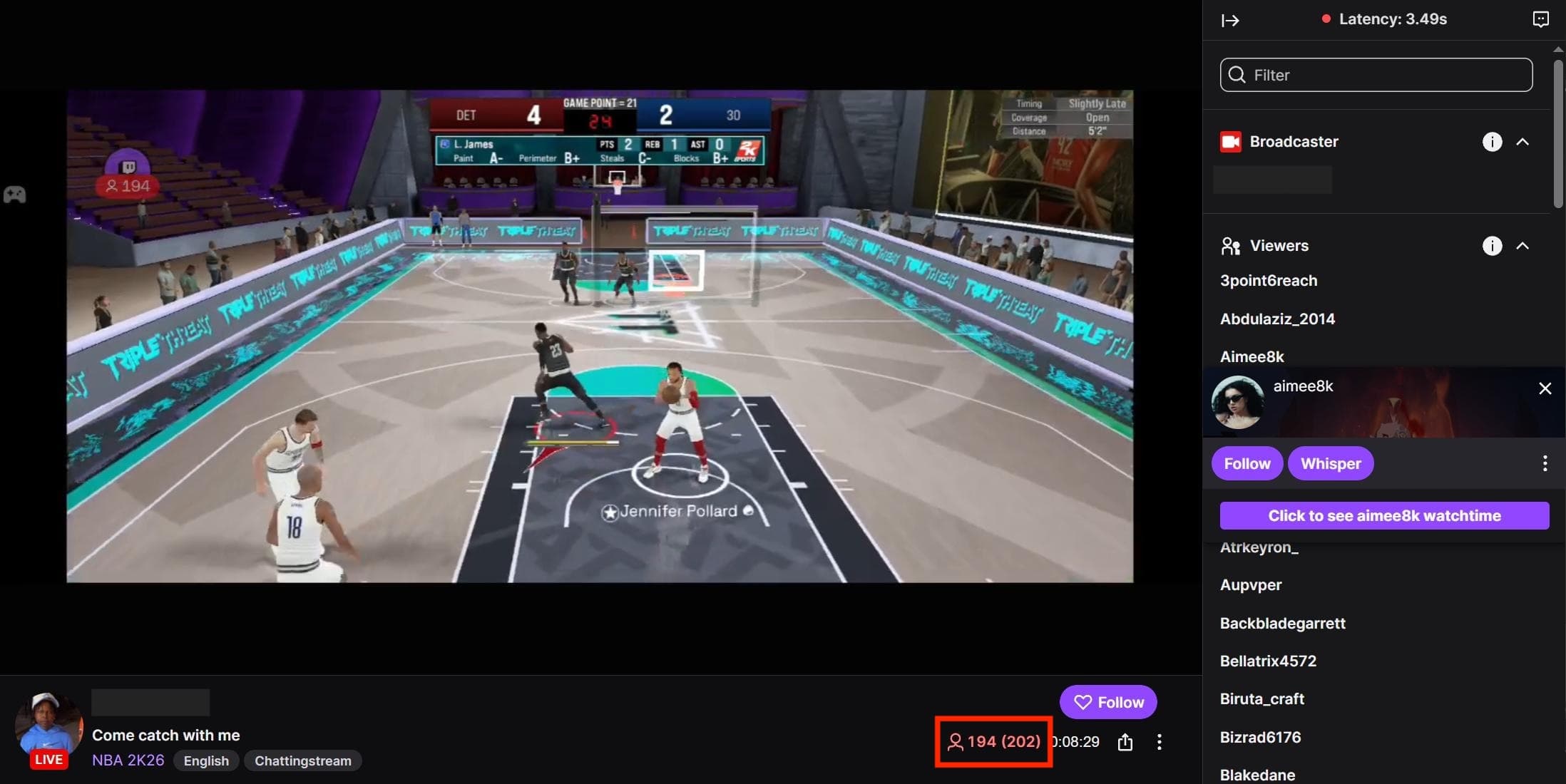
Task: Click the magnifier icon in the Filter box
Action: coord(1237,75)
